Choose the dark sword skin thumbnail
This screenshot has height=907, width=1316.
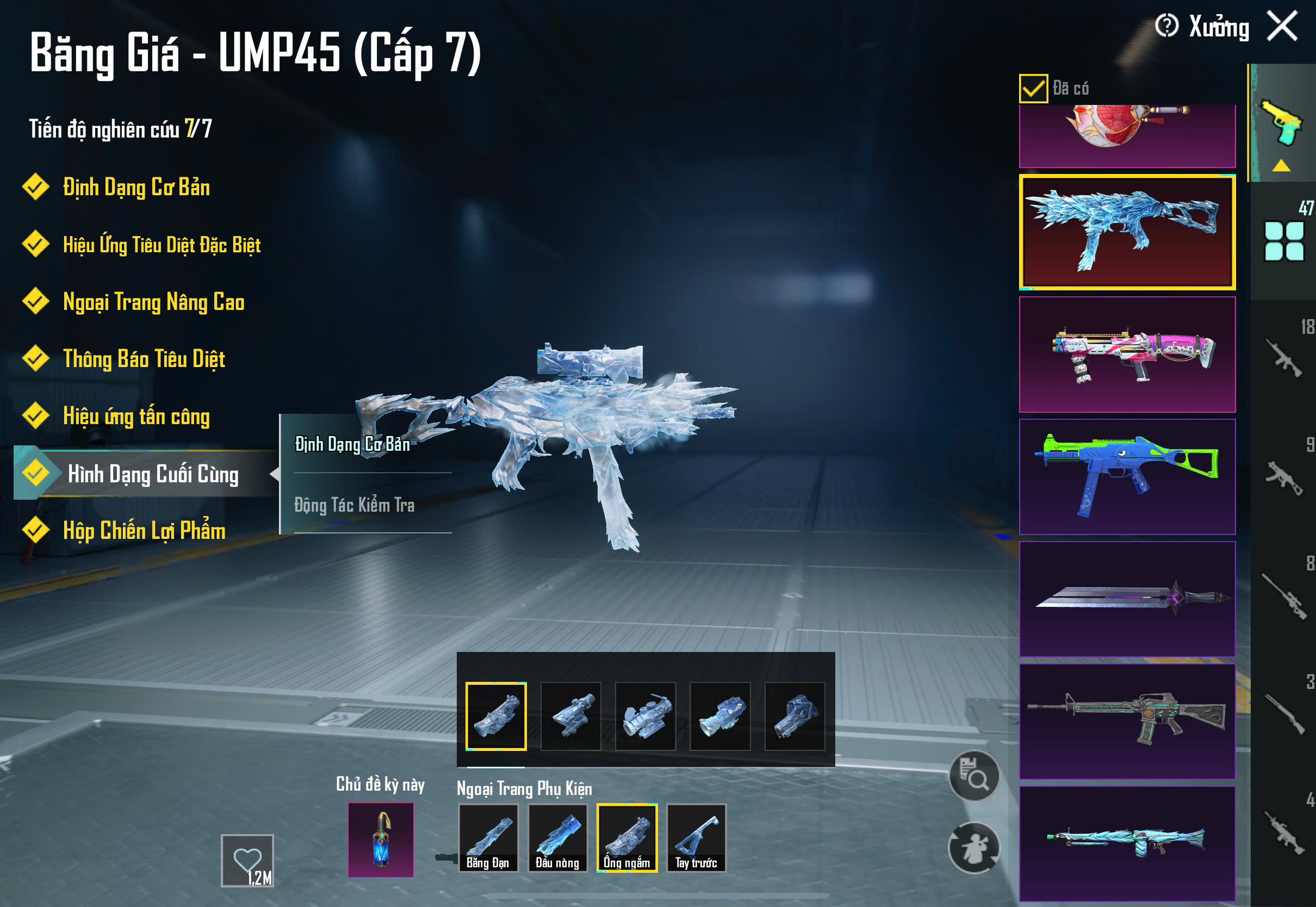click(1127, 599)
